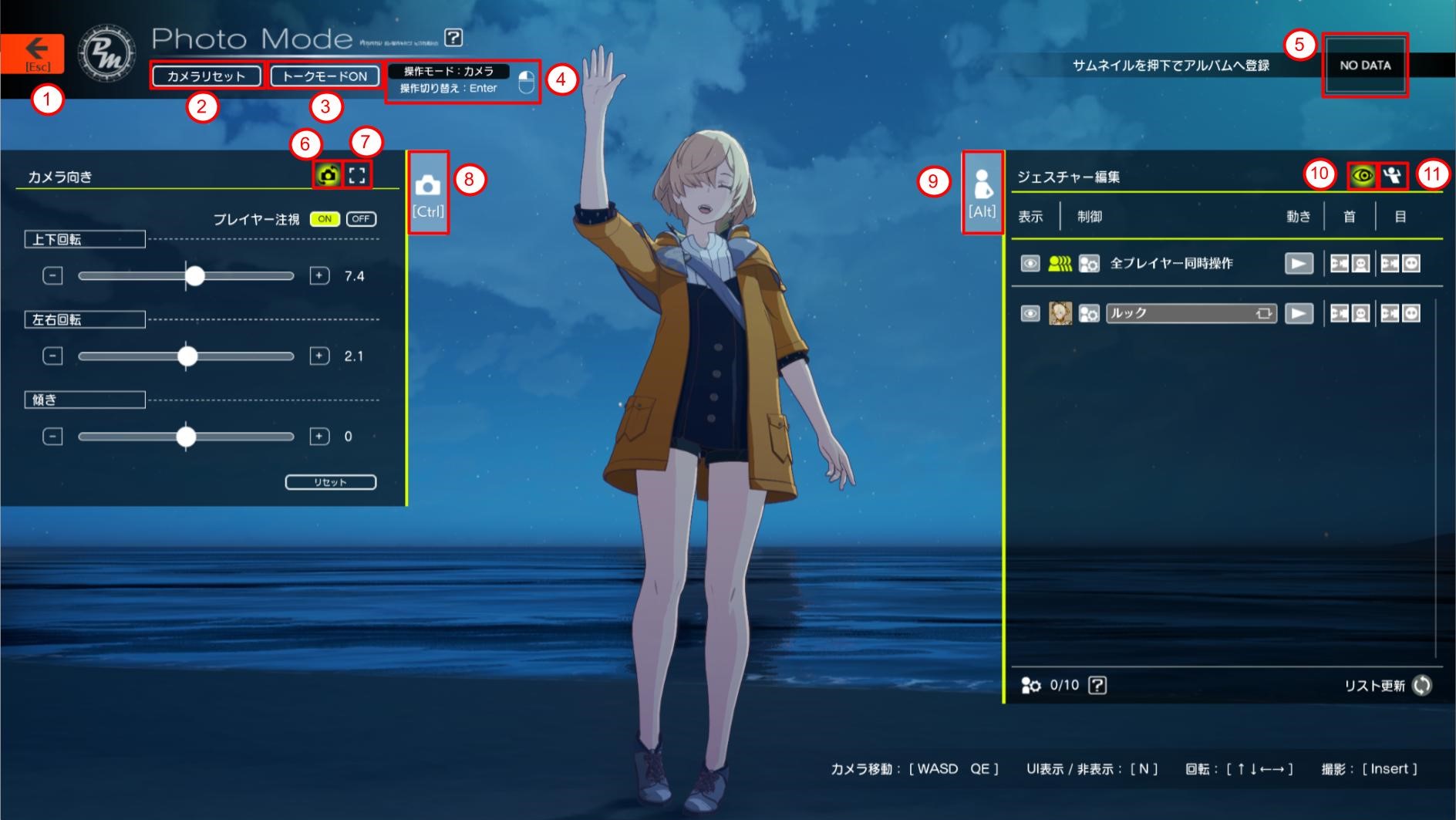Decrease 左右回転 with the minus button

tap(52, 356)
